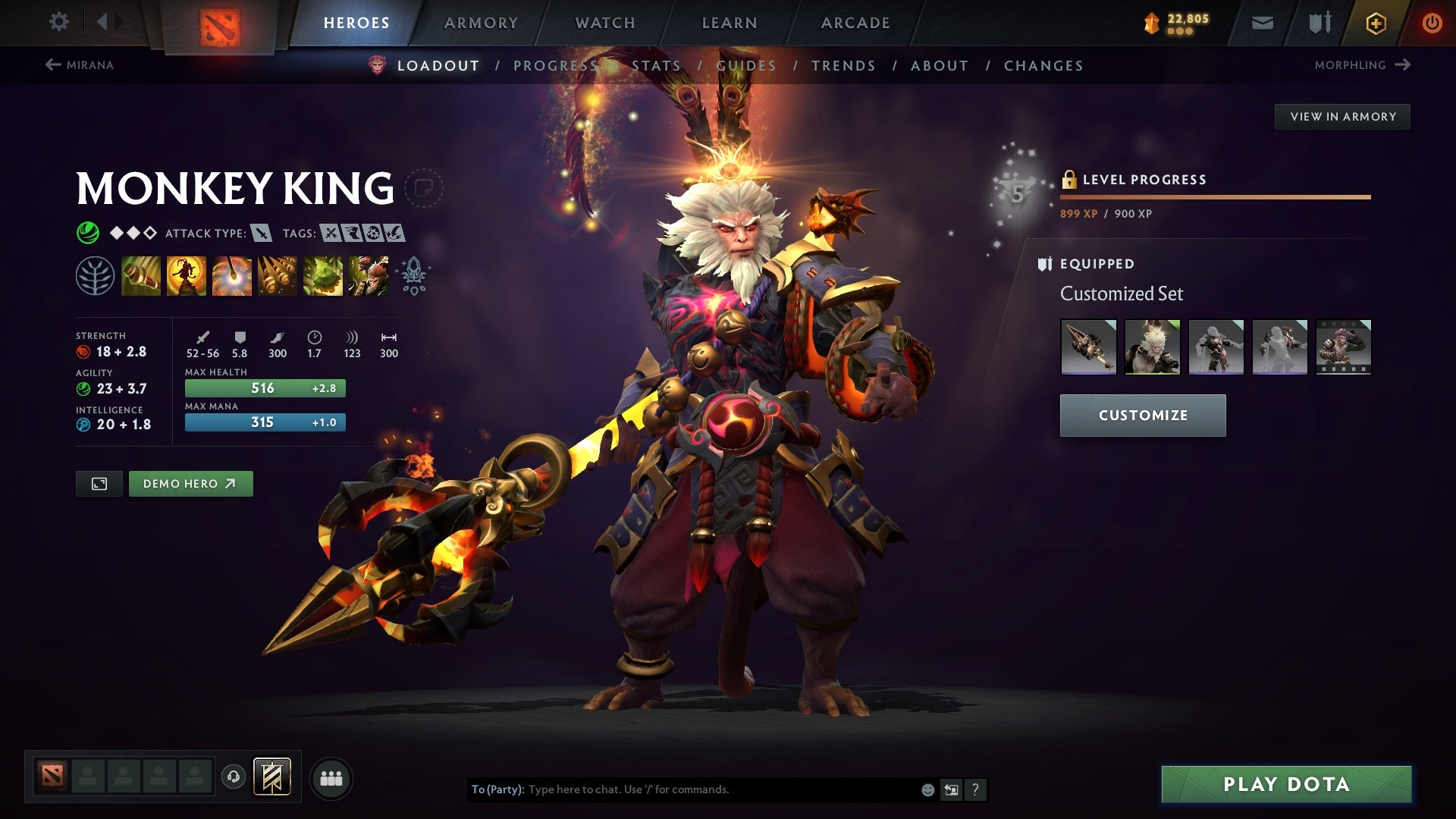Open Monkey King's ultimate ability icon
Viewport: 1456px width, 819px height.
coord(369,275)
